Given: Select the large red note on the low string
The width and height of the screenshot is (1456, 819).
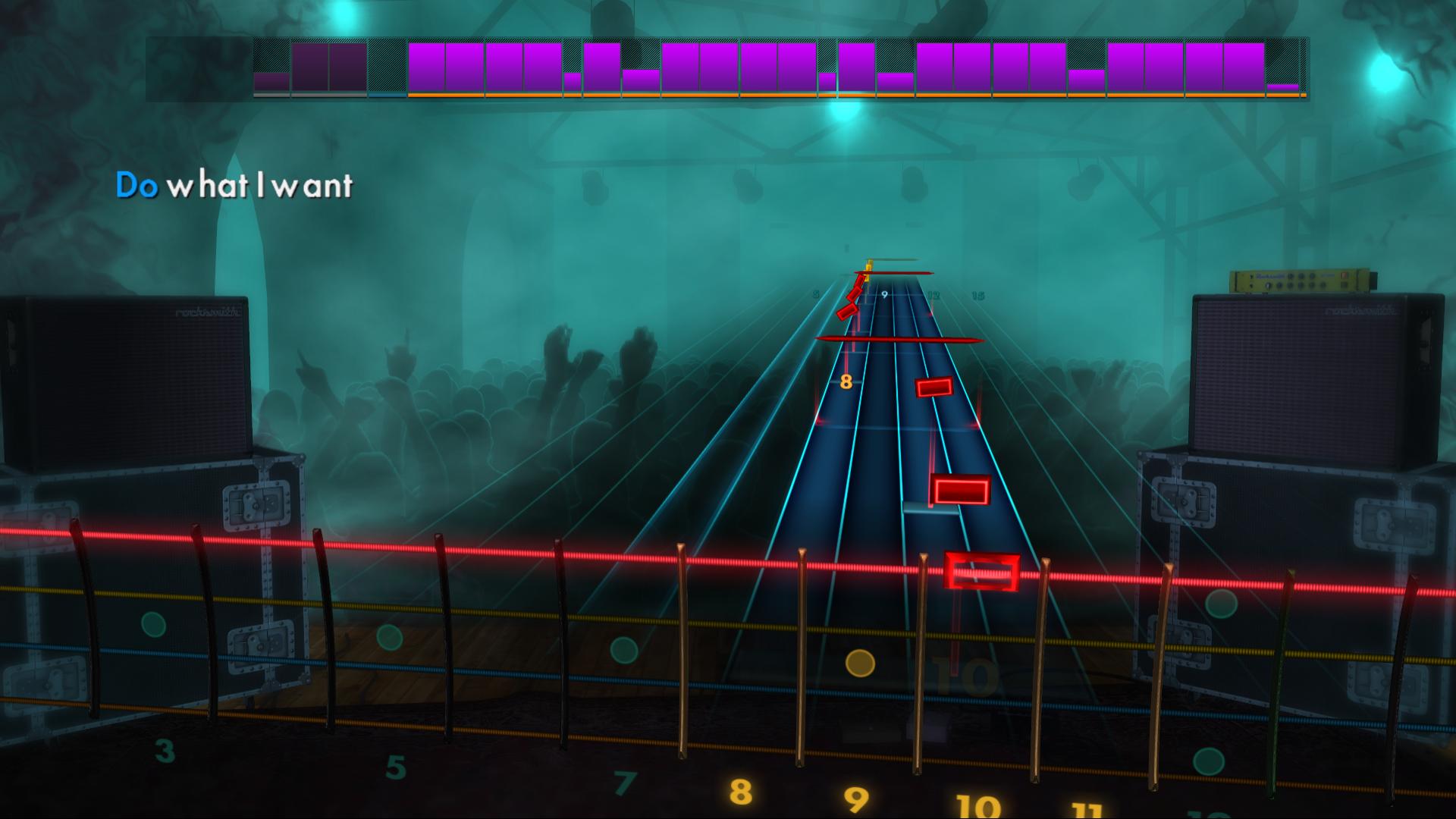Looking at the screenshot, I should click(x=962, y=491).
